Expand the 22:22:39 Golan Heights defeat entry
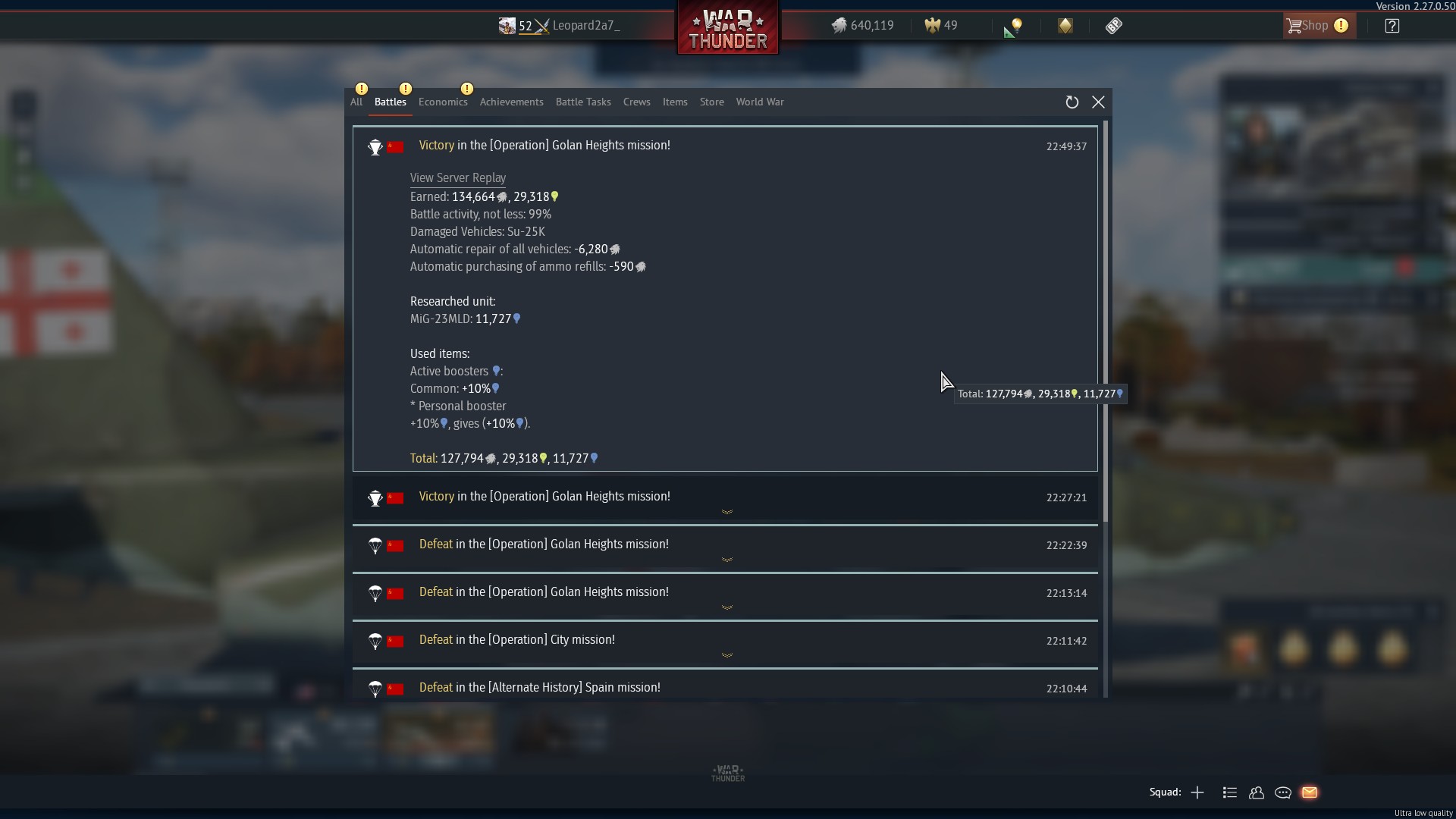1456x819 pixels. pyautogui.click(x=726, y=559)
